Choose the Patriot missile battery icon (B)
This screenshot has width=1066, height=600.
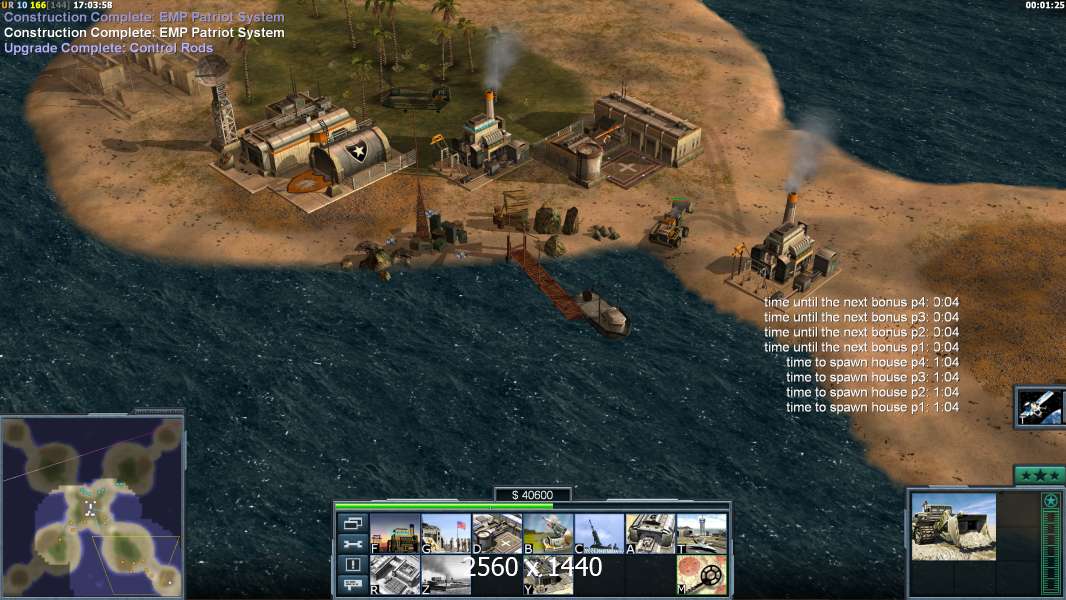coord(547,533)
